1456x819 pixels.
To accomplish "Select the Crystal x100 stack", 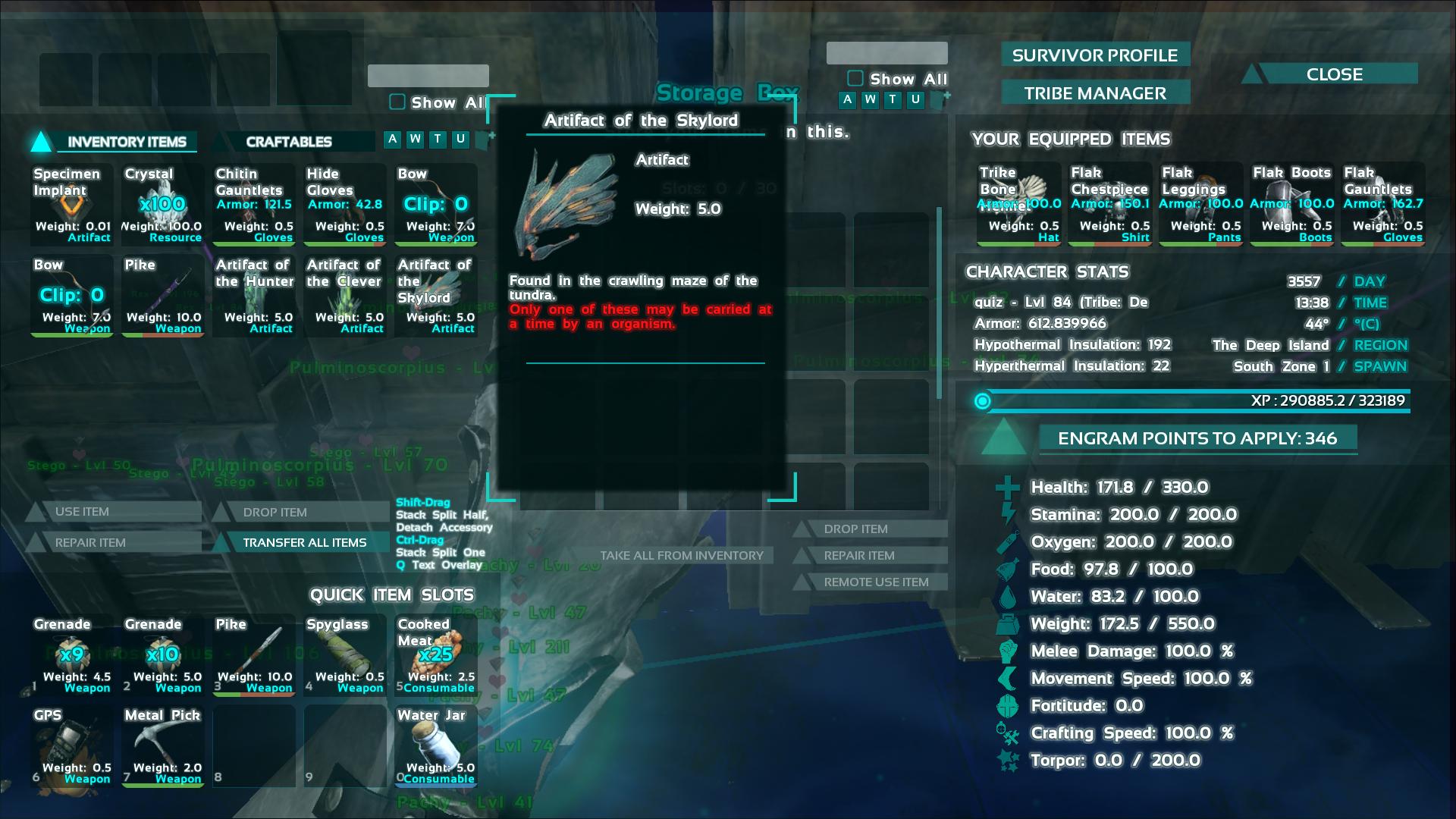I will click(x=163, y=205).
